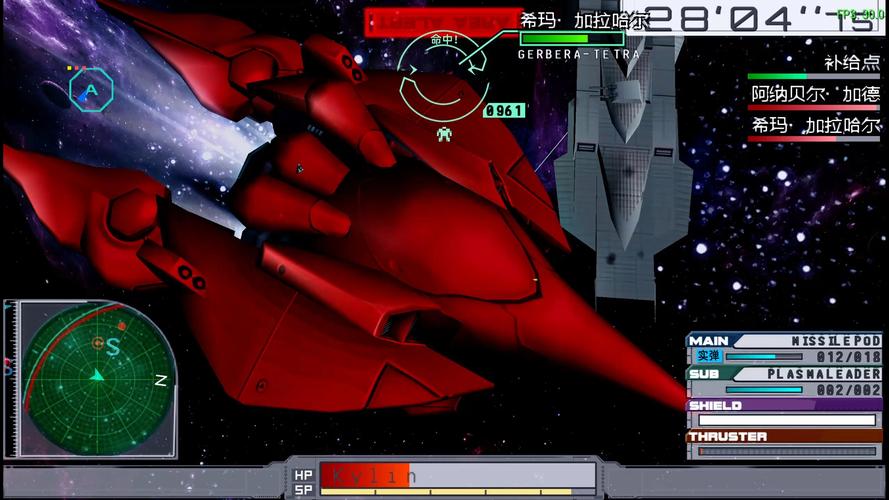
Task: Choose 补给点 in the target list
Action: 852,63
